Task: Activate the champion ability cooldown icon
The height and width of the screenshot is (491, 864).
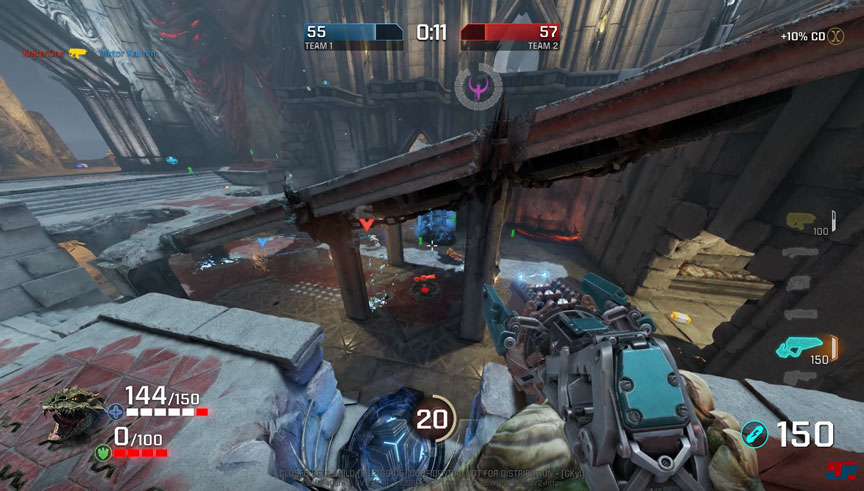Action: tap(432, 419)
